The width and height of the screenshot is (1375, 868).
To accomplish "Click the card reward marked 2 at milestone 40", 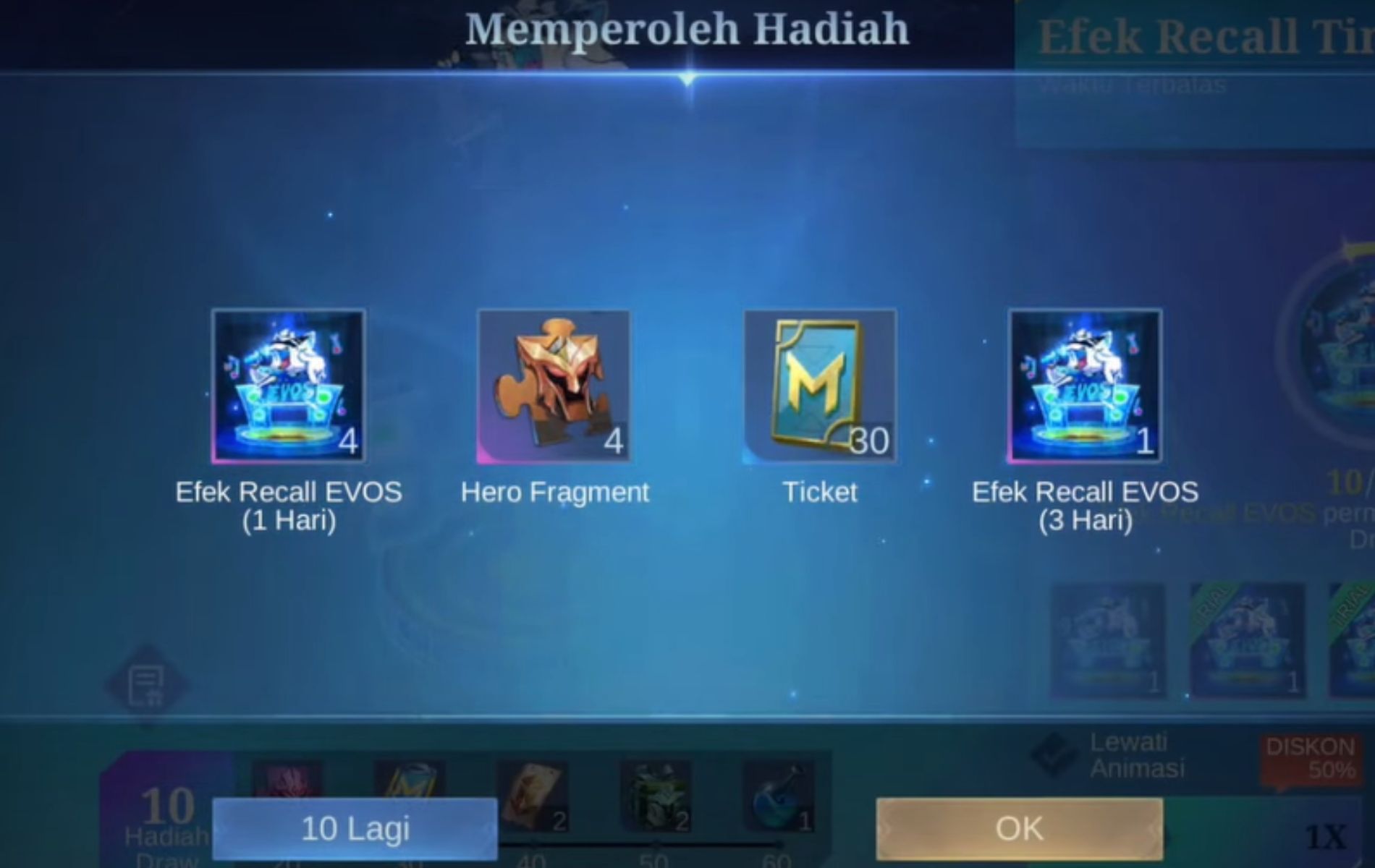I will pos(536,792).
